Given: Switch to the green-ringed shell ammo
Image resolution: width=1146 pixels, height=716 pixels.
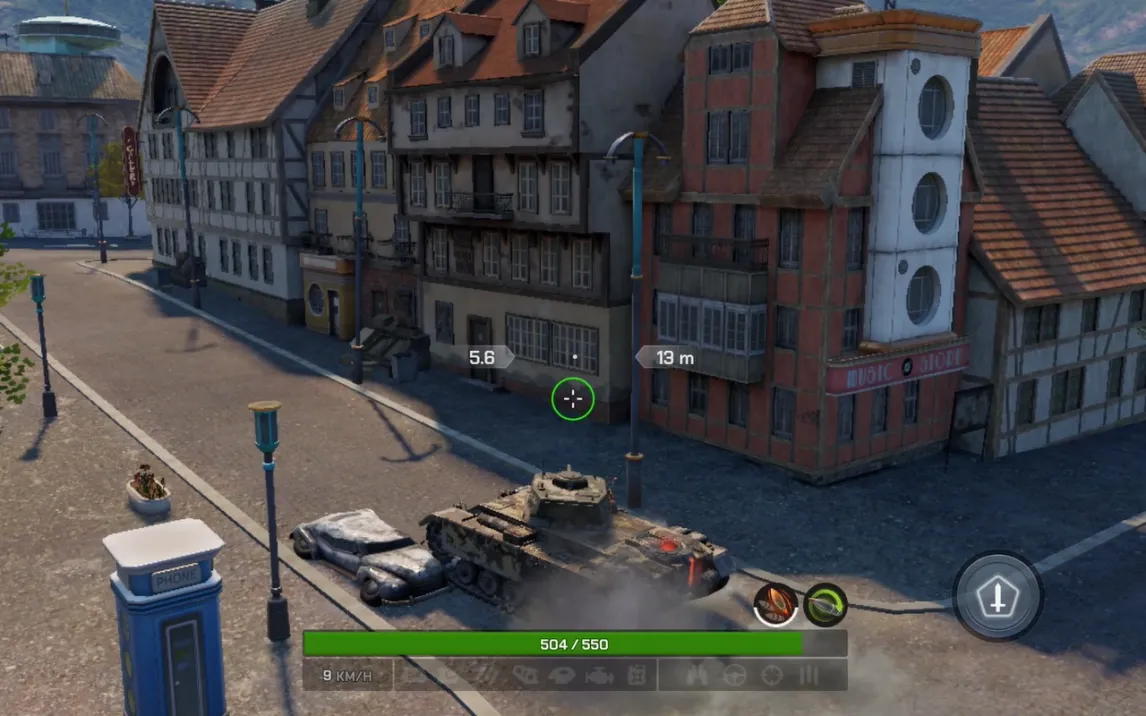Looking at the screenshot, I should [825, 604].
